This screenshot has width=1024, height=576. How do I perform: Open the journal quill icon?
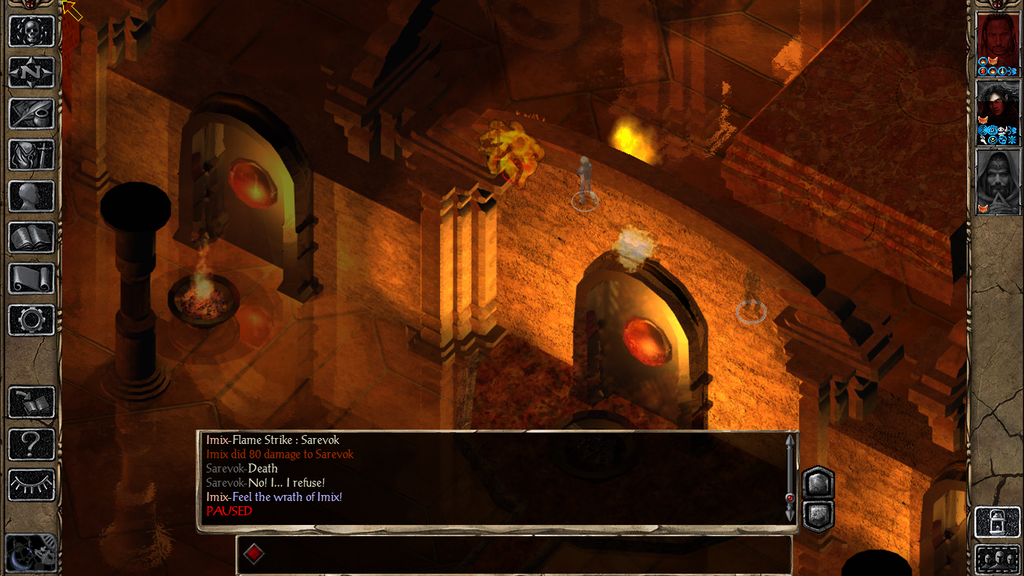(x=31, y=113)
